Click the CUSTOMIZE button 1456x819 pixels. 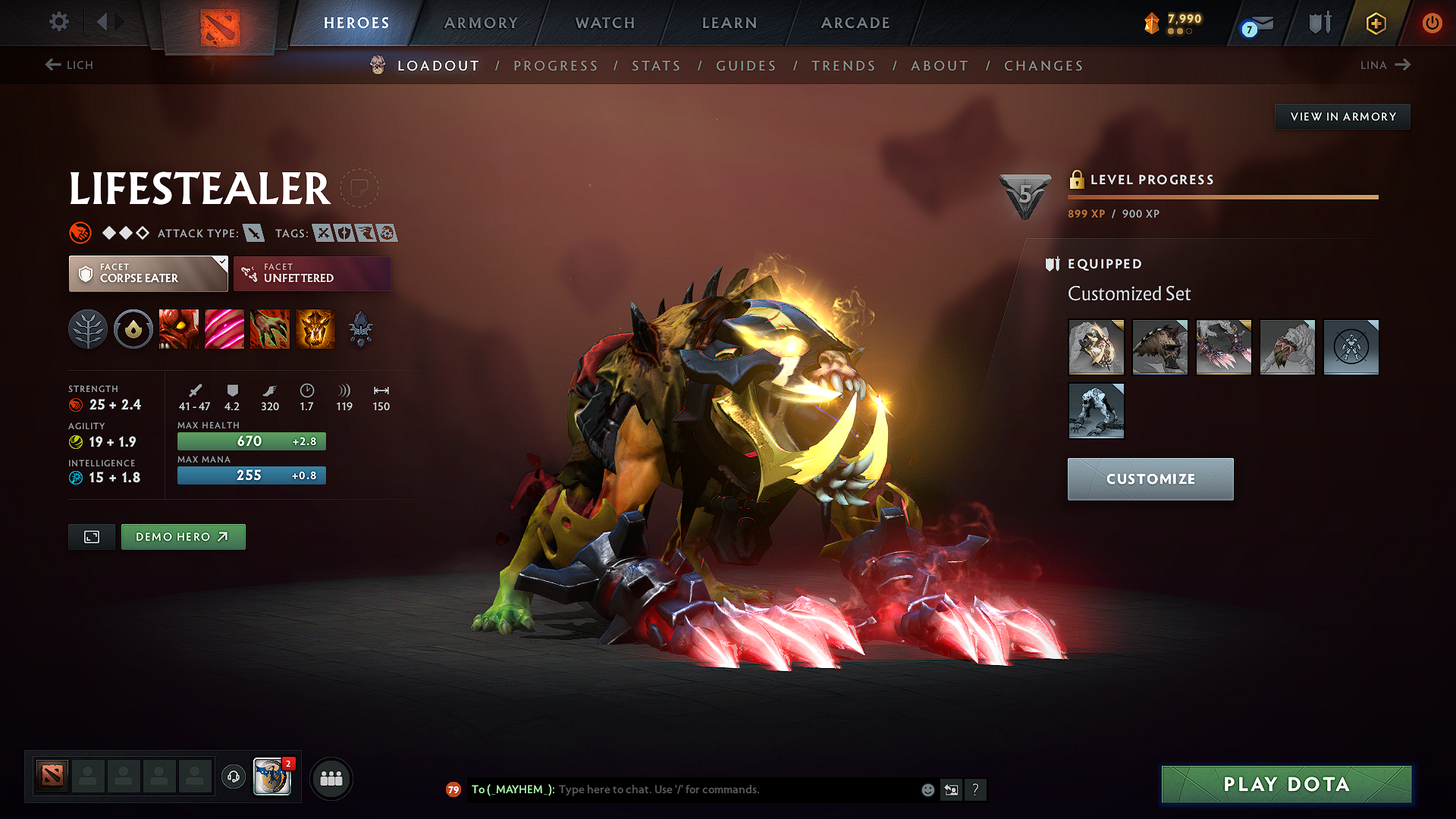[x=1150, y=479]
